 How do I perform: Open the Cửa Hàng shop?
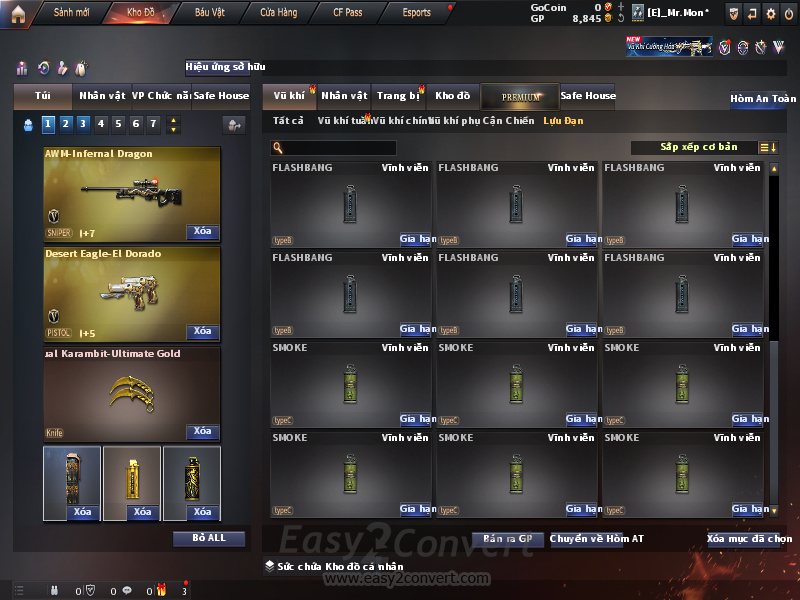278,13
